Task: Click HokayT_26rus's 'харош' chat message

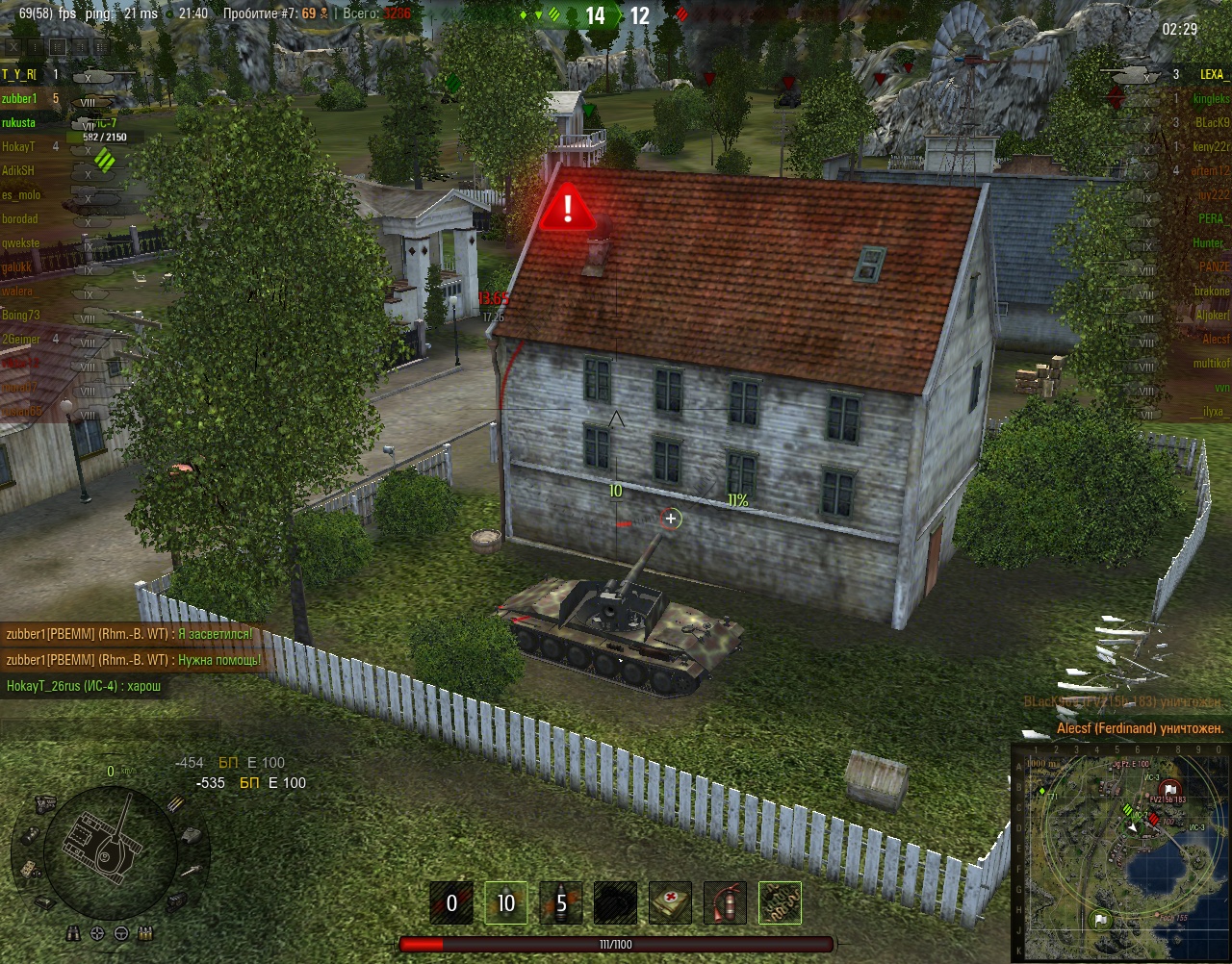Action: tap(84, 686)
